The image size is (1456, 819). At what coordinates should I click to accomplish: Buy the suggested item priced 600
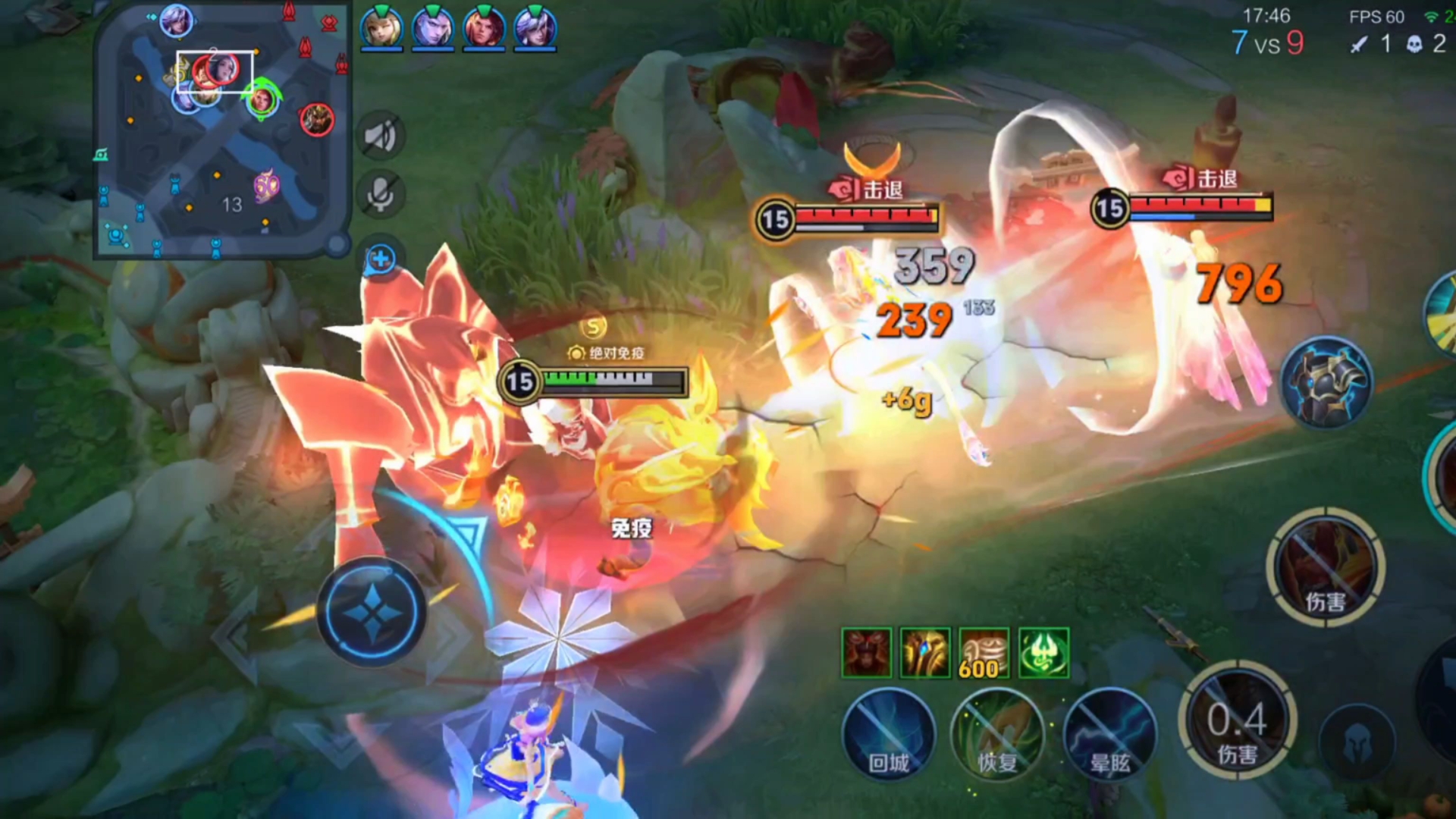pos(984,652)
